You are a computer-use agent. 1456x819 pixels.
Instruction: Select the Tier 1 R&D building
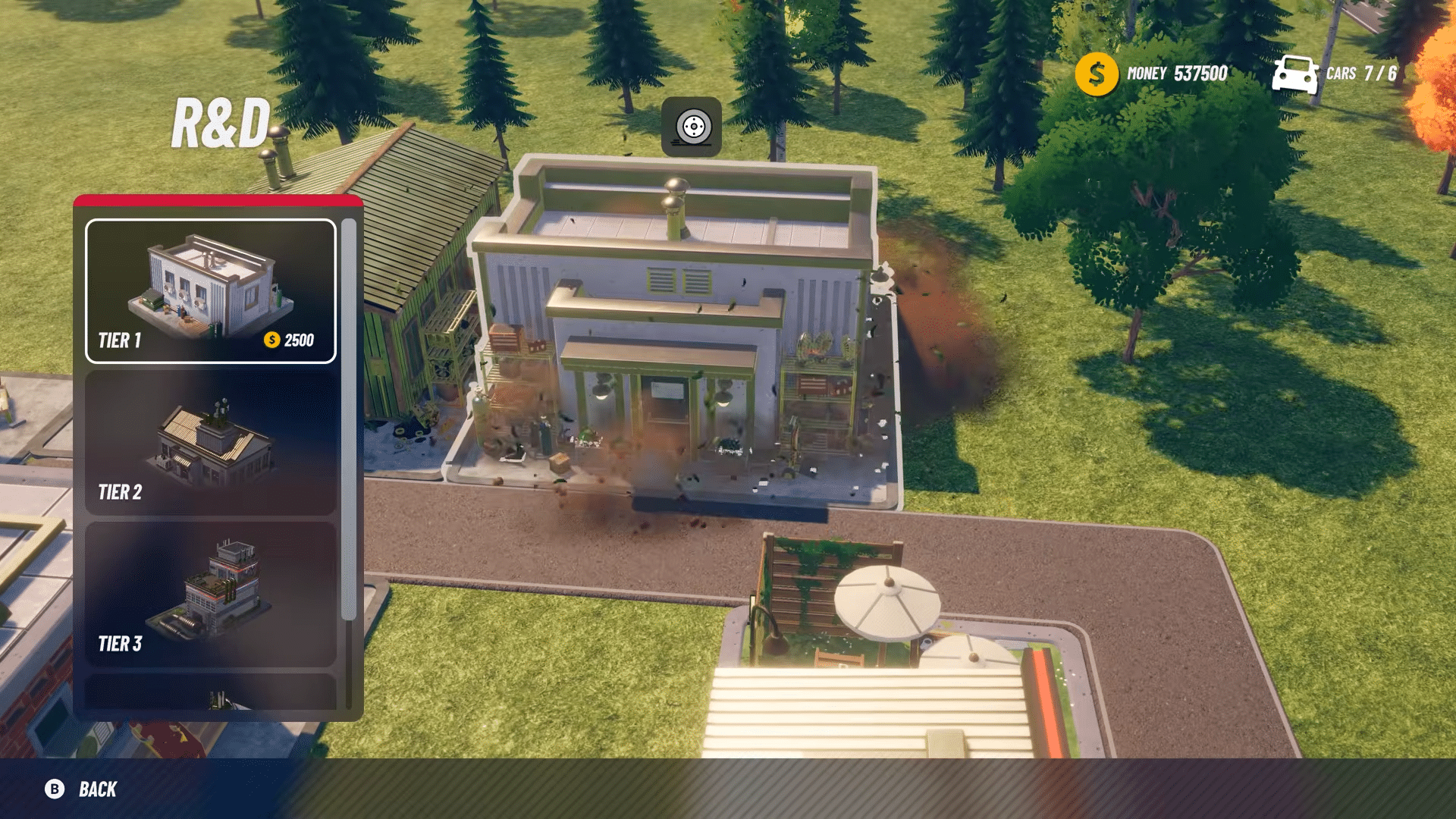point(210,291)
